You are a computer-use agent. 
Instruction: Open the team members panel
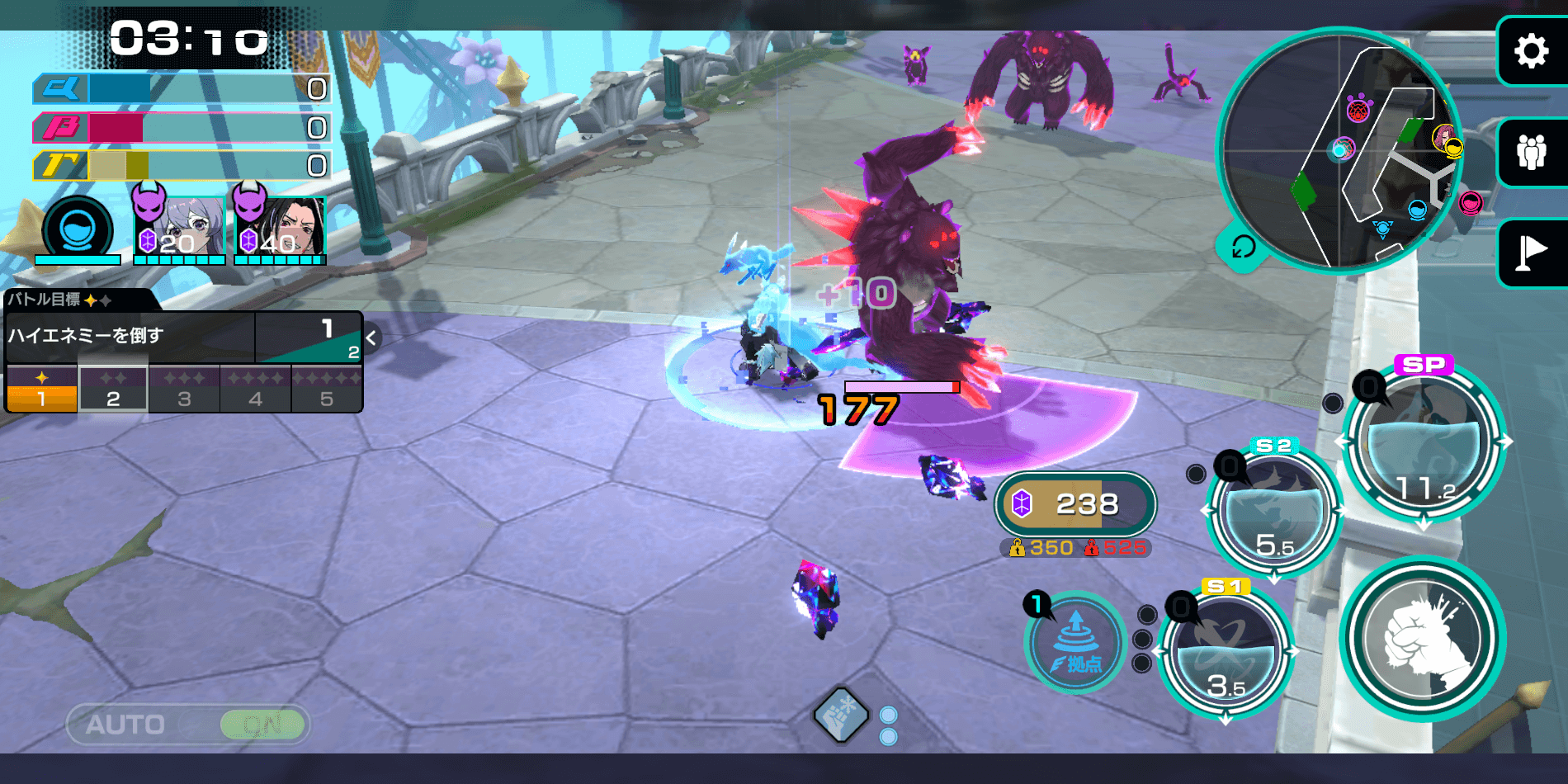pyautogui.click(x=1531, y=153)
